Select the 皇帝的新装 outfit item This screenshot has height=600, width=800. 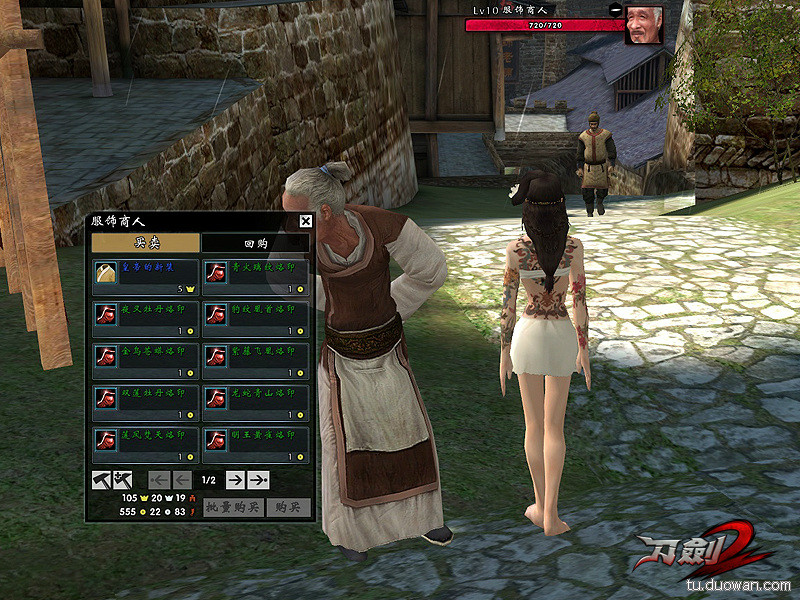click(x=145, y=276)
